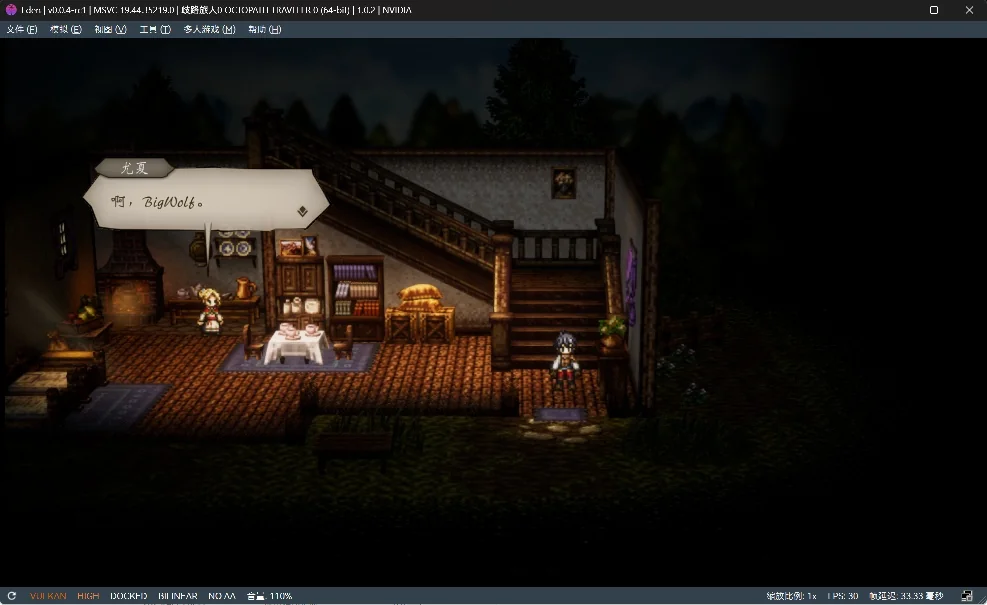This screenshot has width=987, height=605.
Task: Advance the dialogue using the diamond arrow
Action: point(302,211)
